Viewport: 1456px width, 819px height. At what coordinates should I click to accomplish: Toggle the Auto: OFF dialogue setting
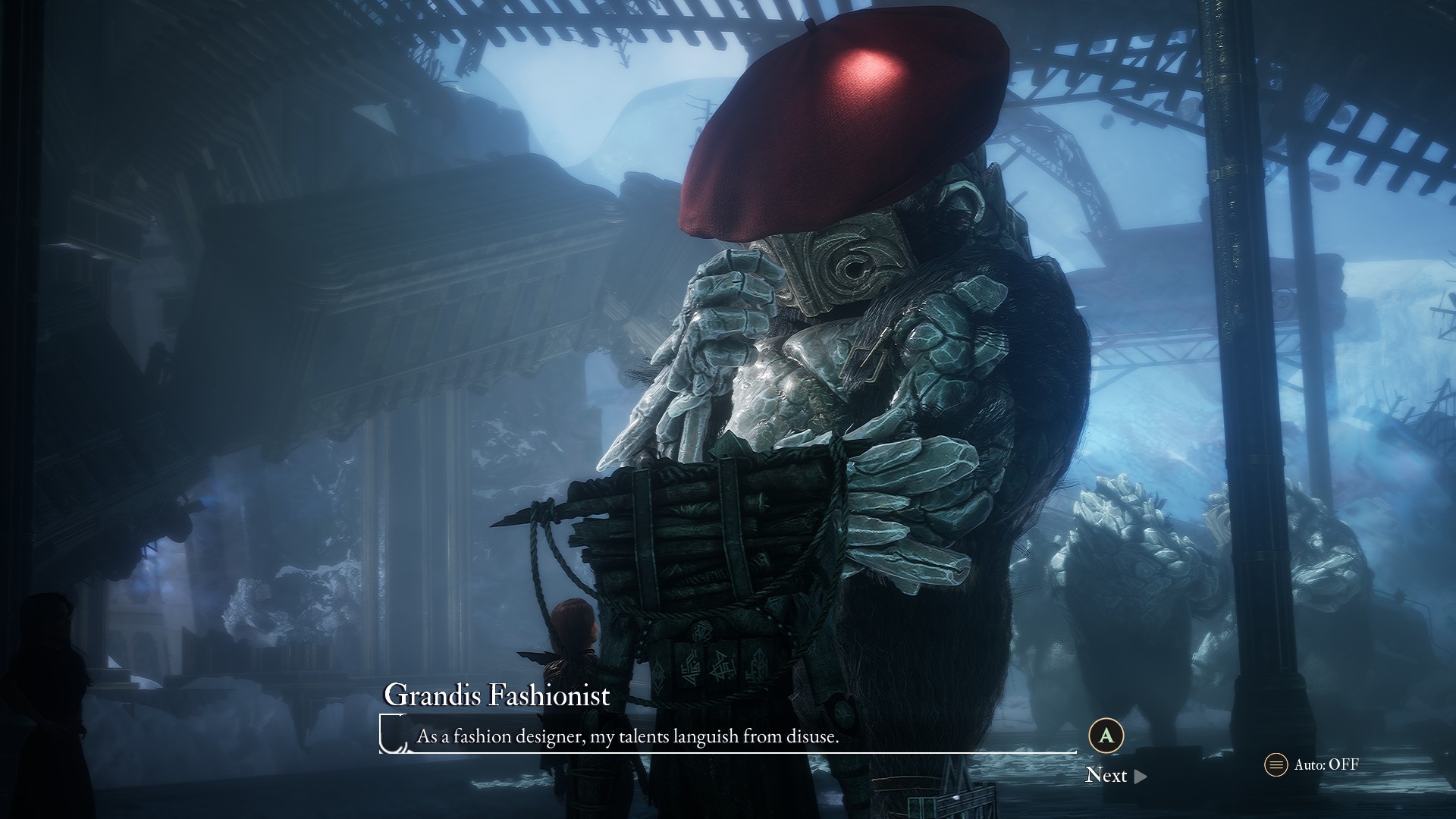pos(1312,764)
